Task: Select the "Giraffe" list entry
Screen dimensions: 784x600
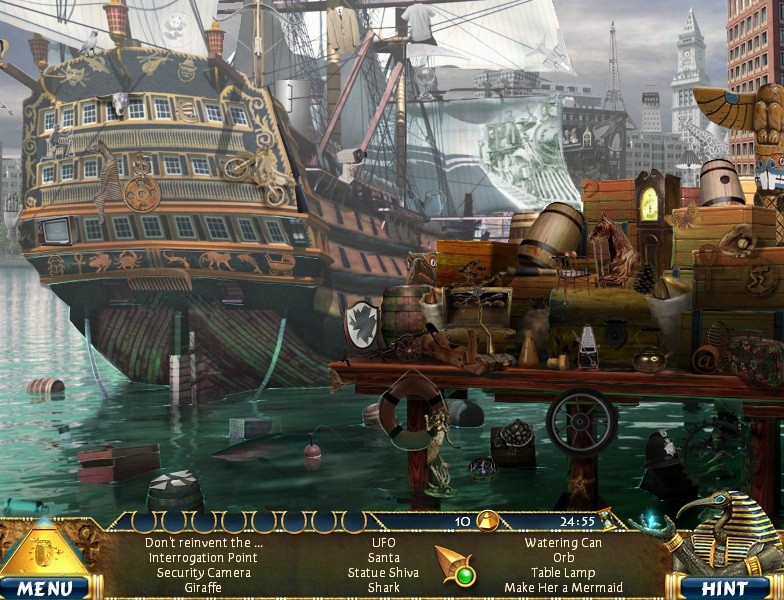Action: (203, 588)
